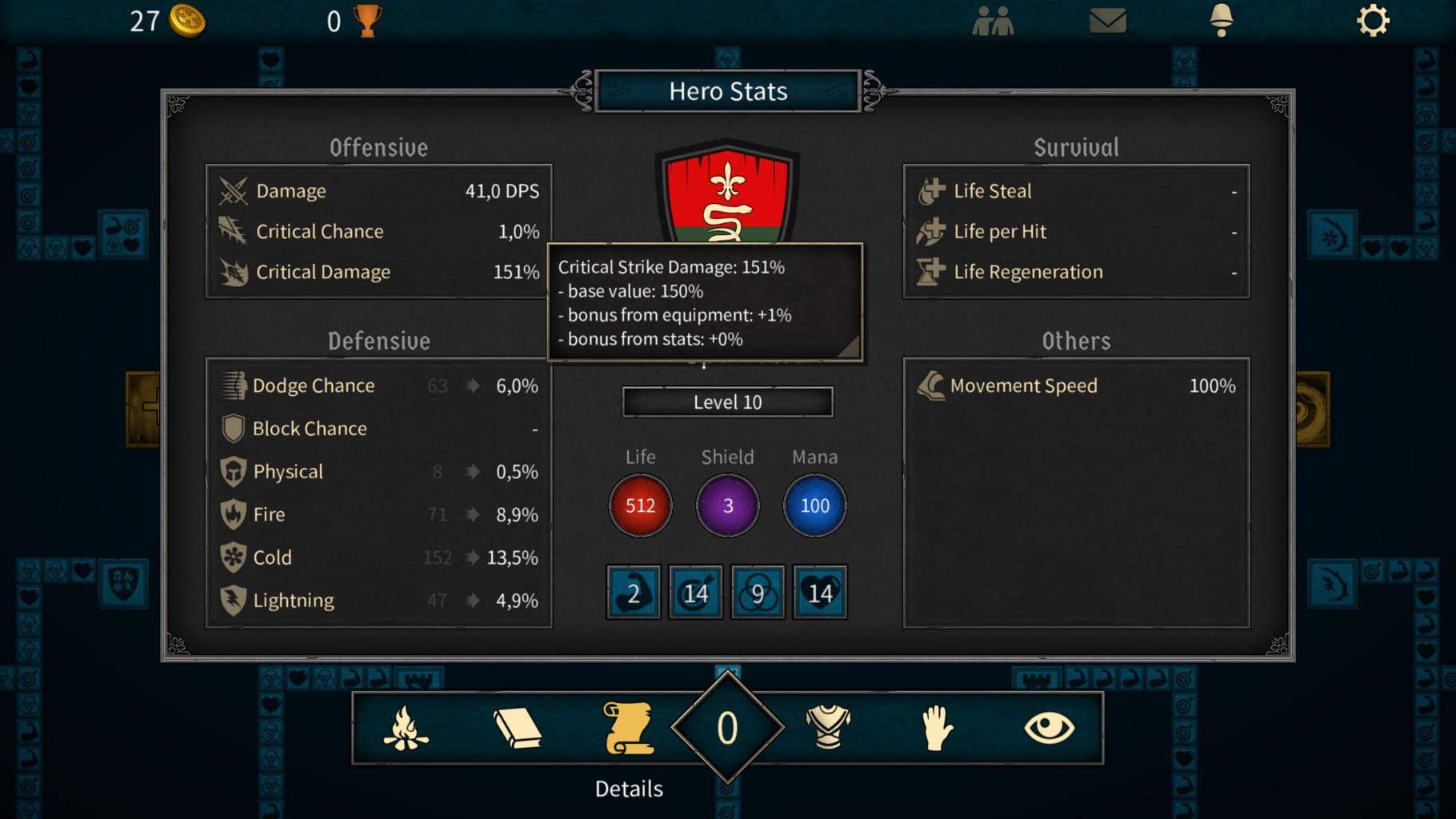This screenshot has width=1456, height=819.
Task: Click the strength attribute box showing 2
Action: (633, 593)
